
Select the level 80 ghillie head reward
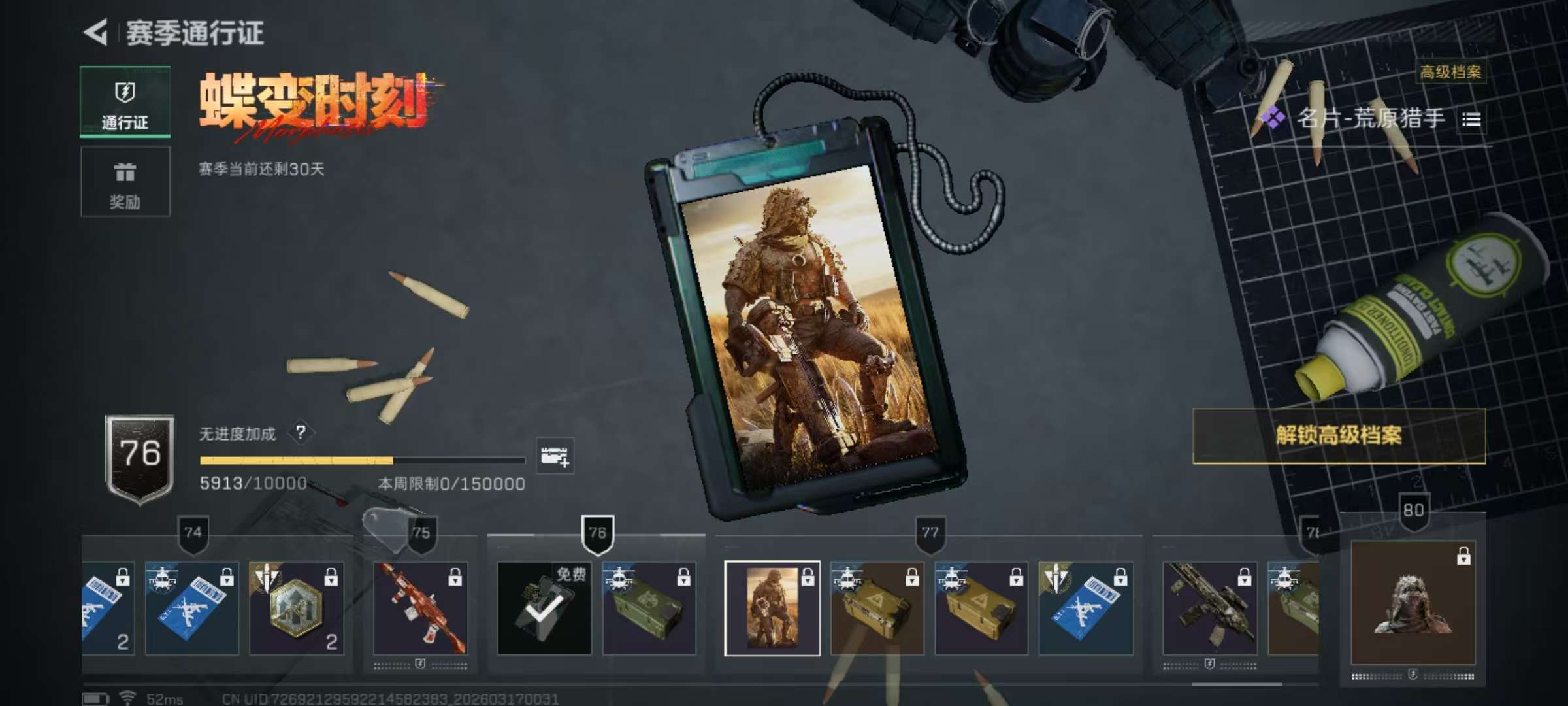tap(1413, 603)
